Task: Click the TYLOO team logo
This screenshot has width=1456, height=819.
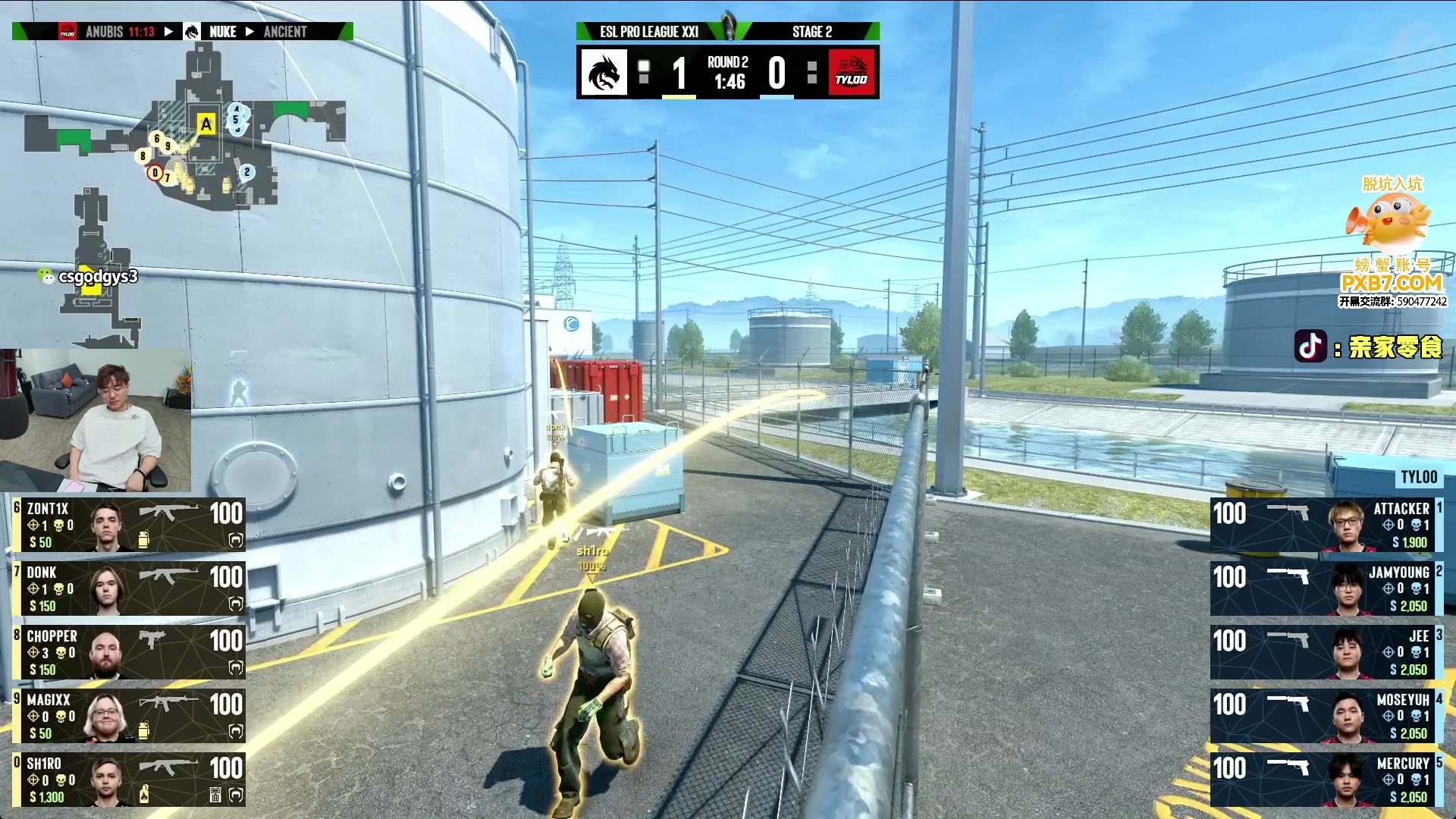Action: point(852,73)
